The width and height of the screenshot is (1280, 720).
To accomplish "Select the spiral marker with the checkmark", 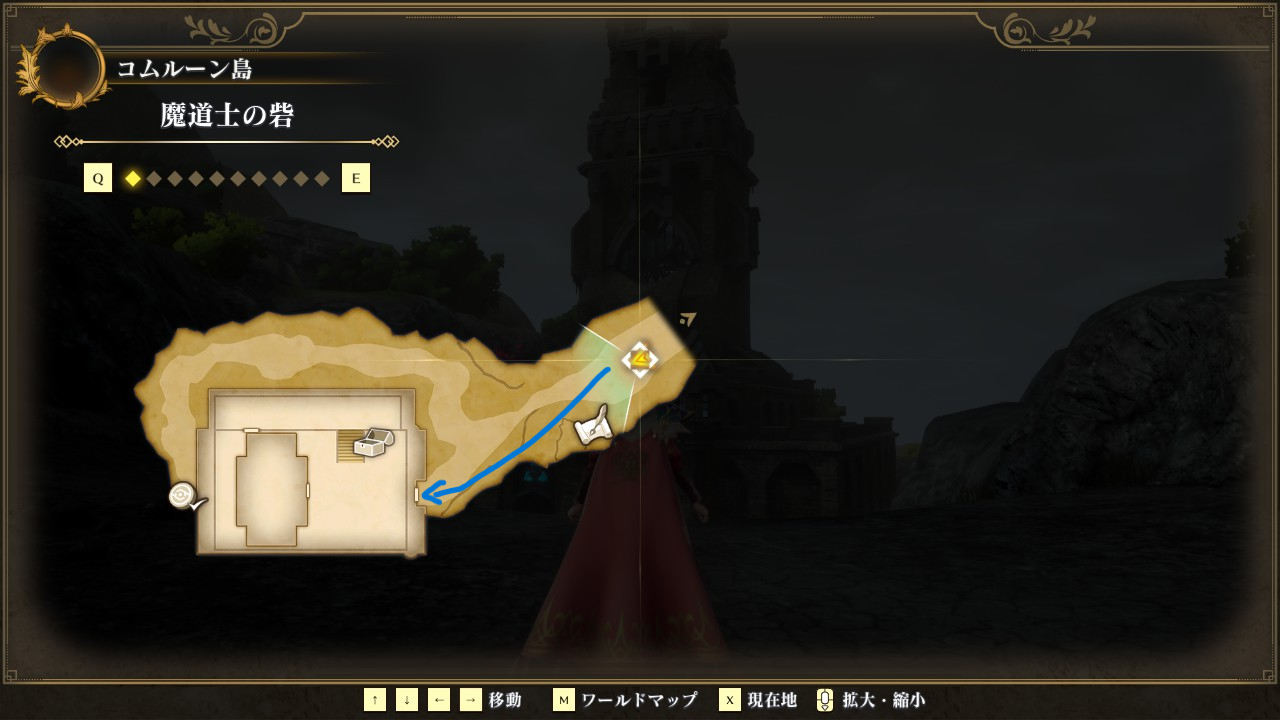I will coord(185,496).
